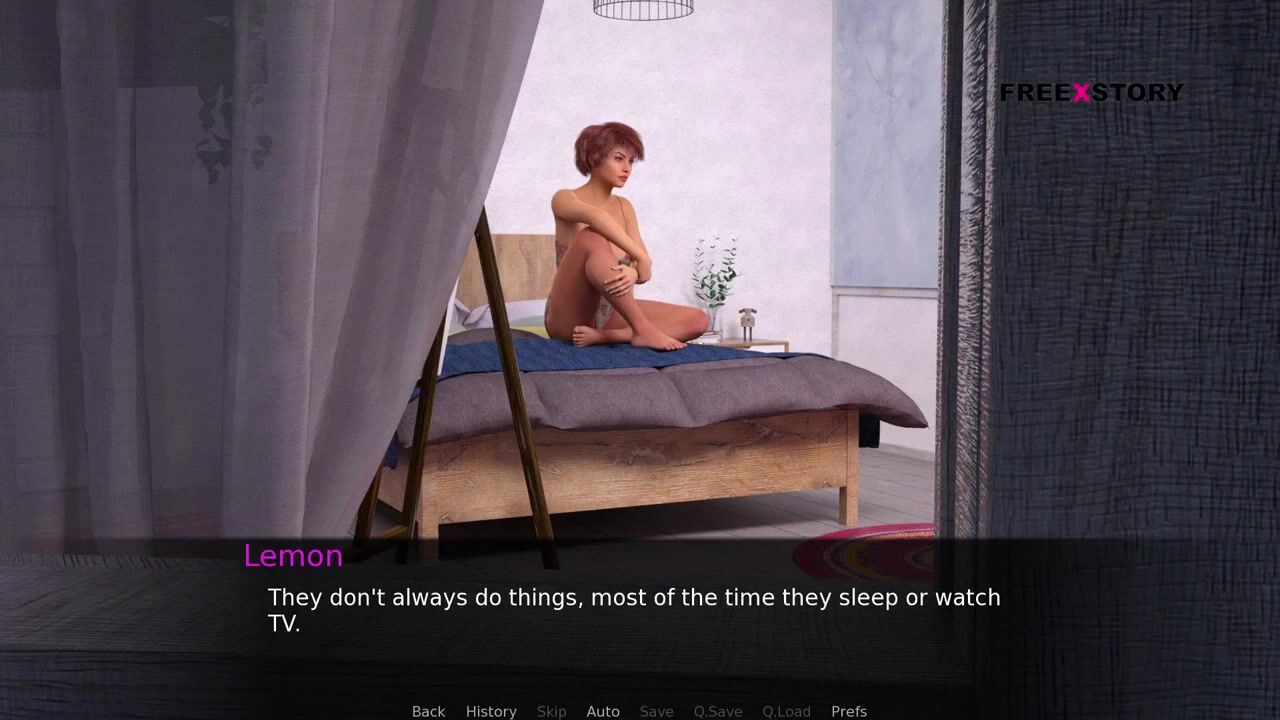The width and height of the screenshot is (1280, 720).
Task: Click the Skip button
Action: pos(551,711)
